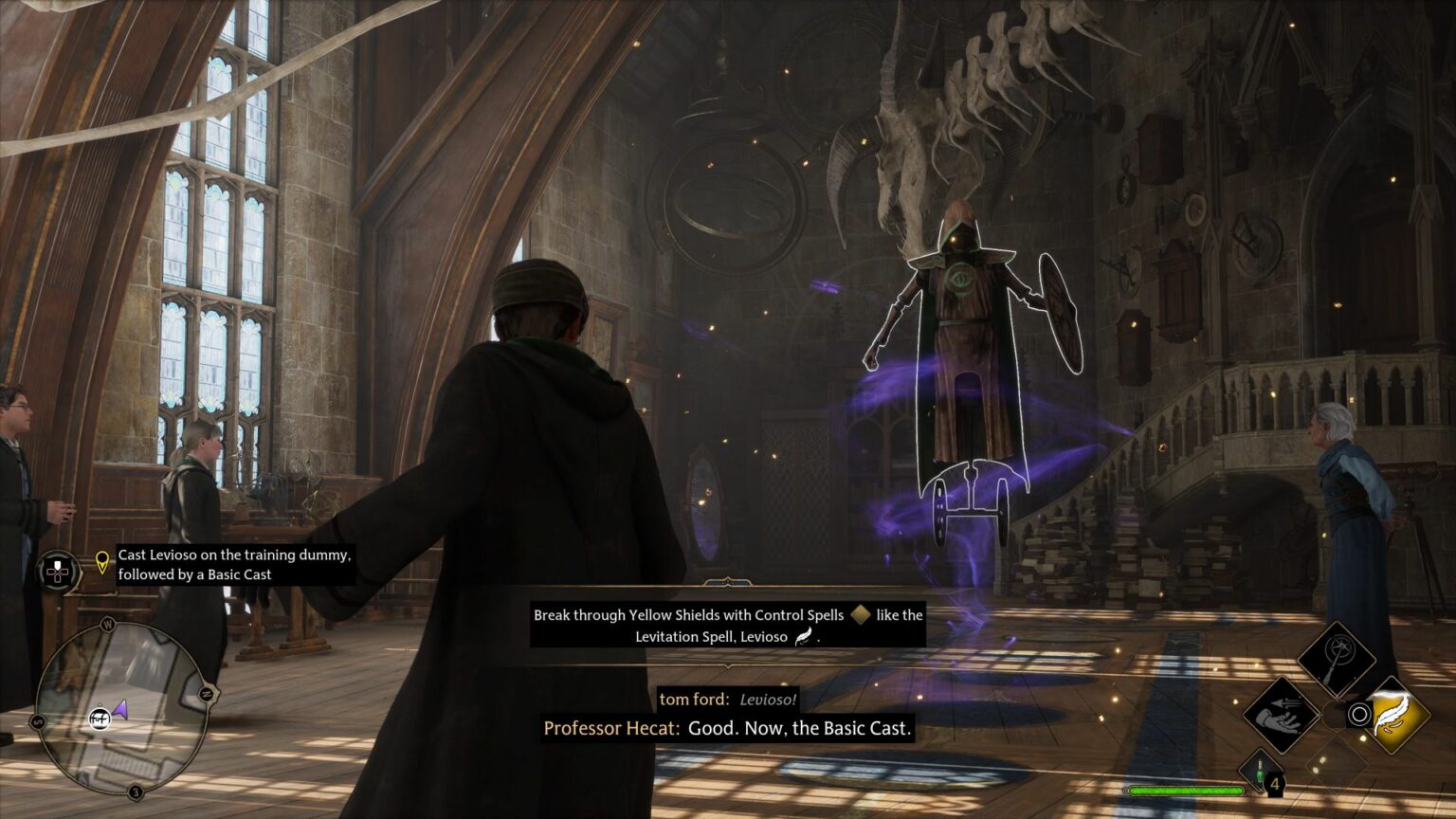Click the North marker on the minimap compass
The image size is (1456, 819).
coord(206,693)
